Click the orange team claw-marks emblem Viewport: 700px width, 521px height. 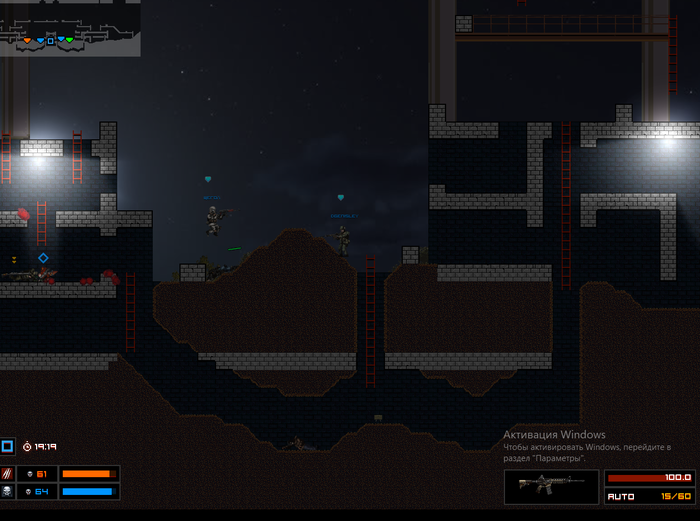[x=8, y=474]
